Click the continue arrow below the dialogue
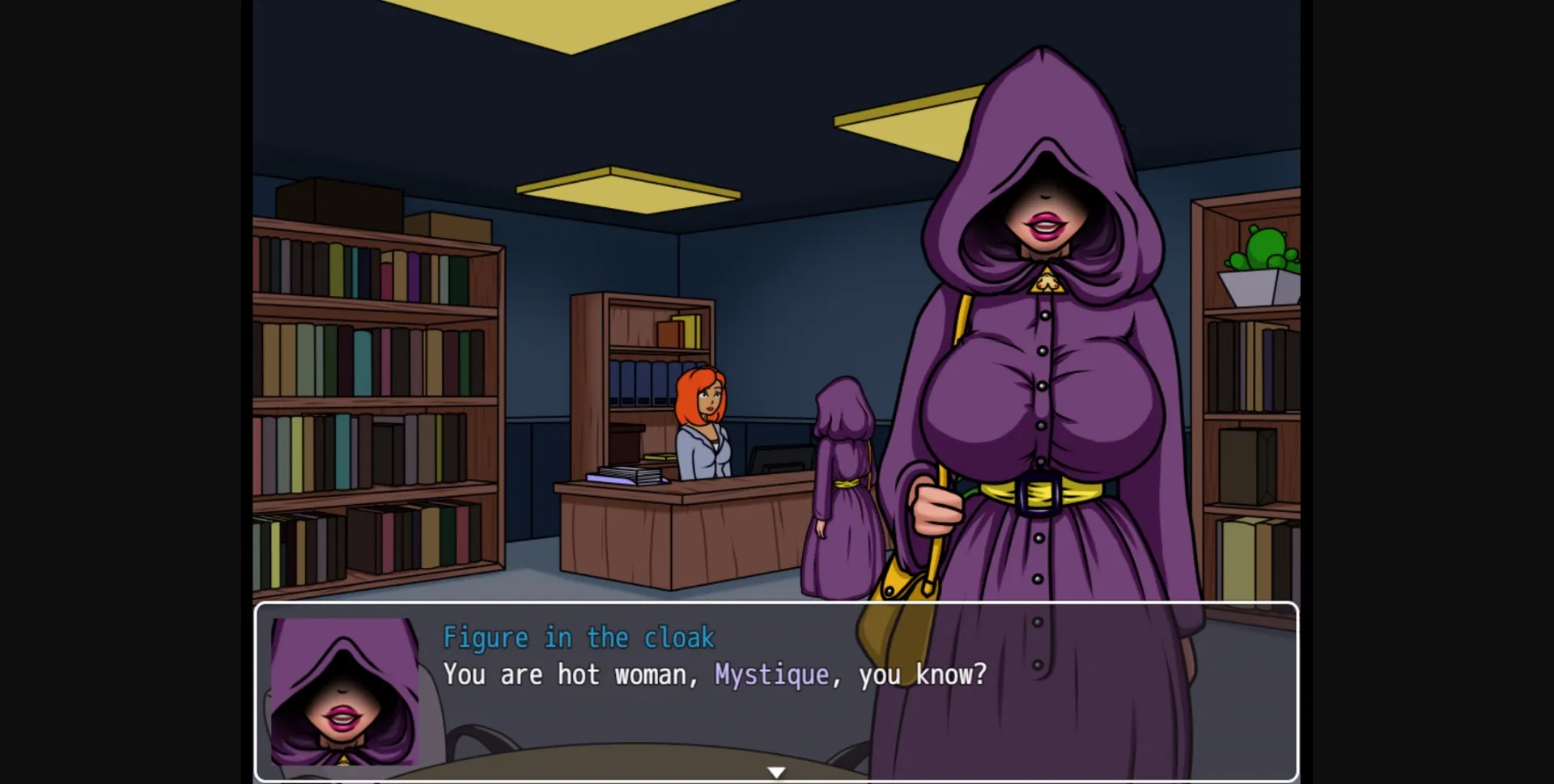Image resolution: width=1554 pixels, height=784 pixels. click(775, 771)
